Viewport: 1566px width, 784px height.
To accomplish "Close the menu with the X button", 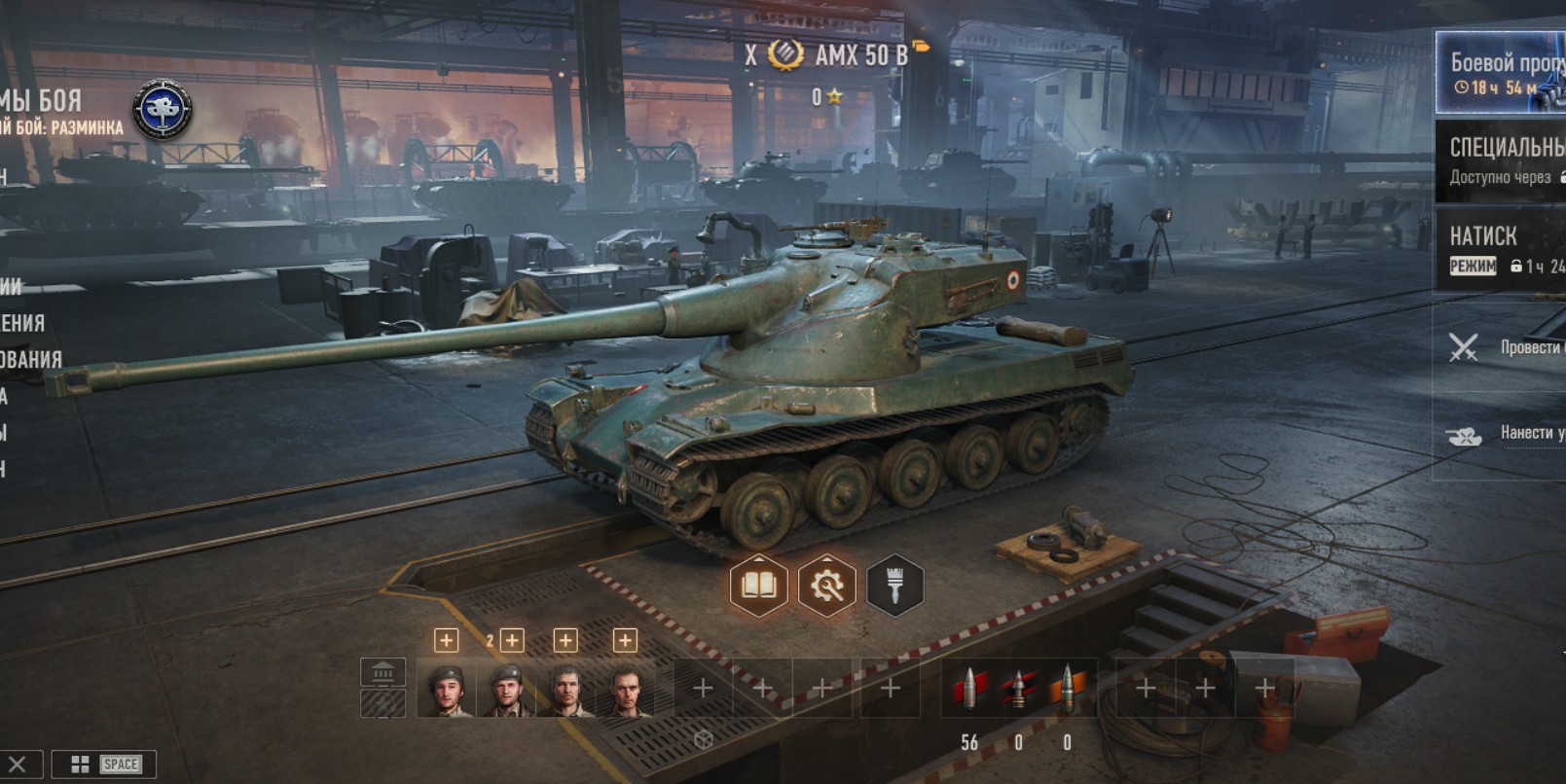I will 18,765.
